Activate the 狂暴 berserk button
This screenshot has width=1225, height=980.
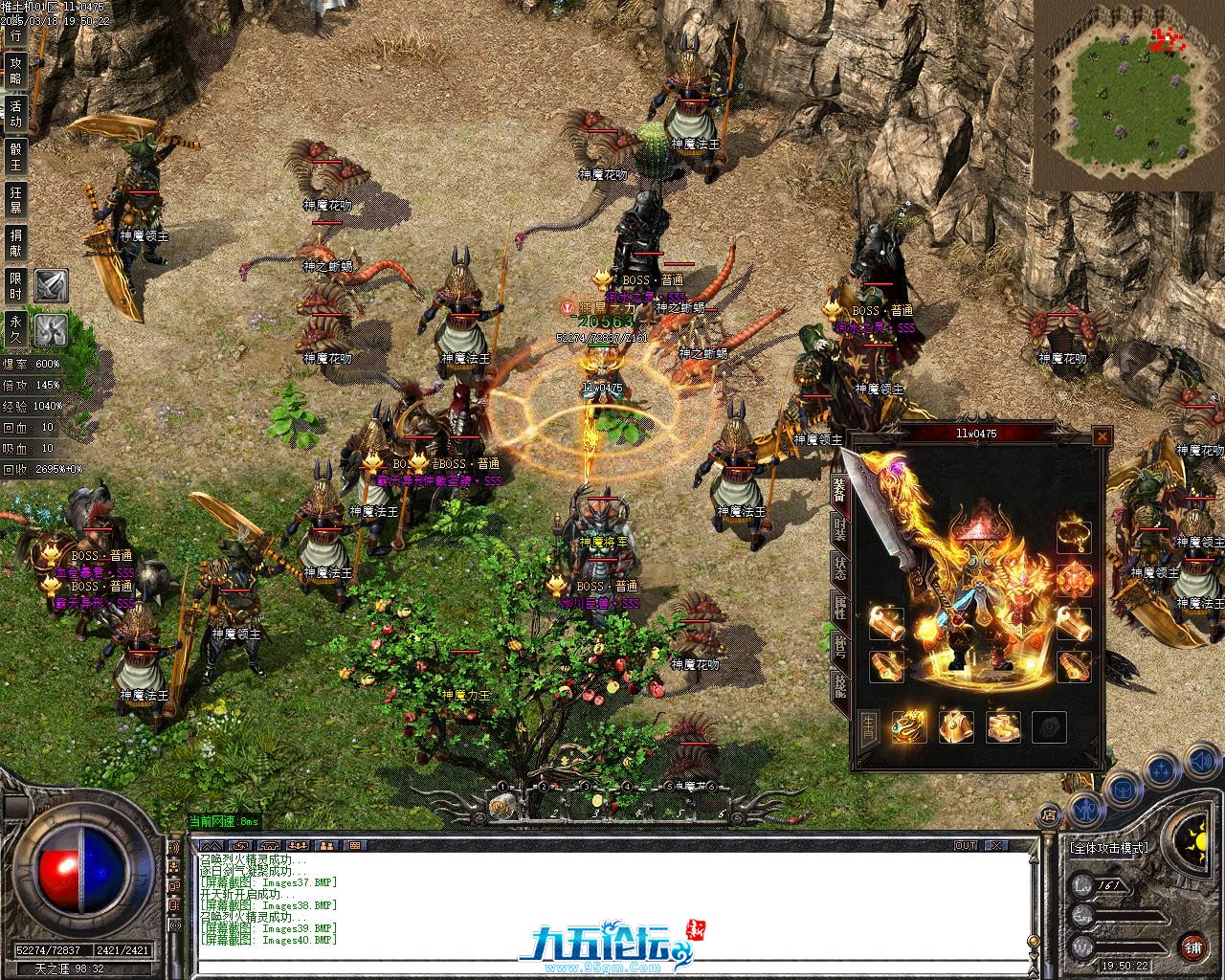15,199
